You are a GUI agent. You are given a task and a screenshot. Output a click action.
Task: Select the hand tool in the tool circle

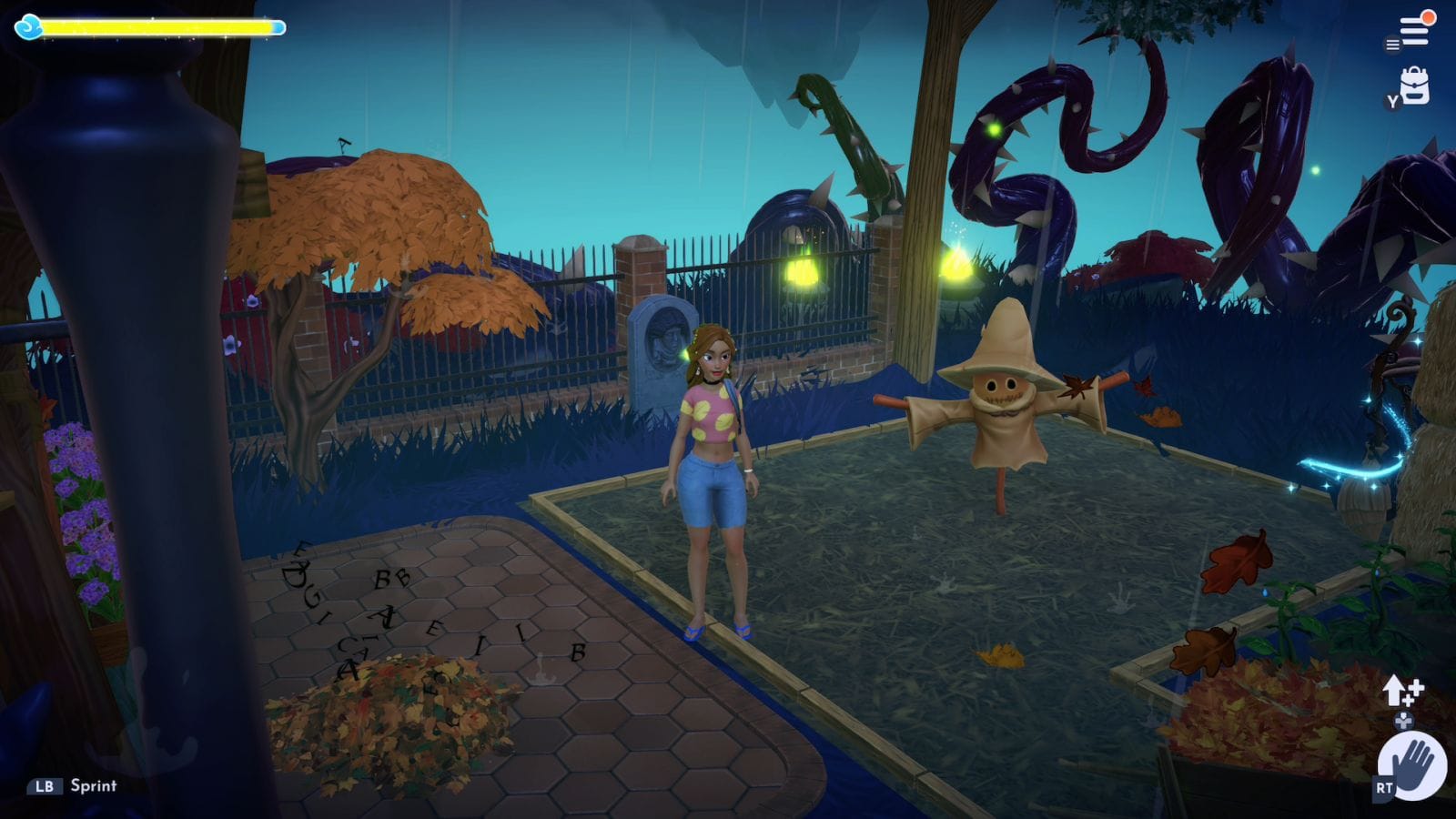(x=1412, y=767)
